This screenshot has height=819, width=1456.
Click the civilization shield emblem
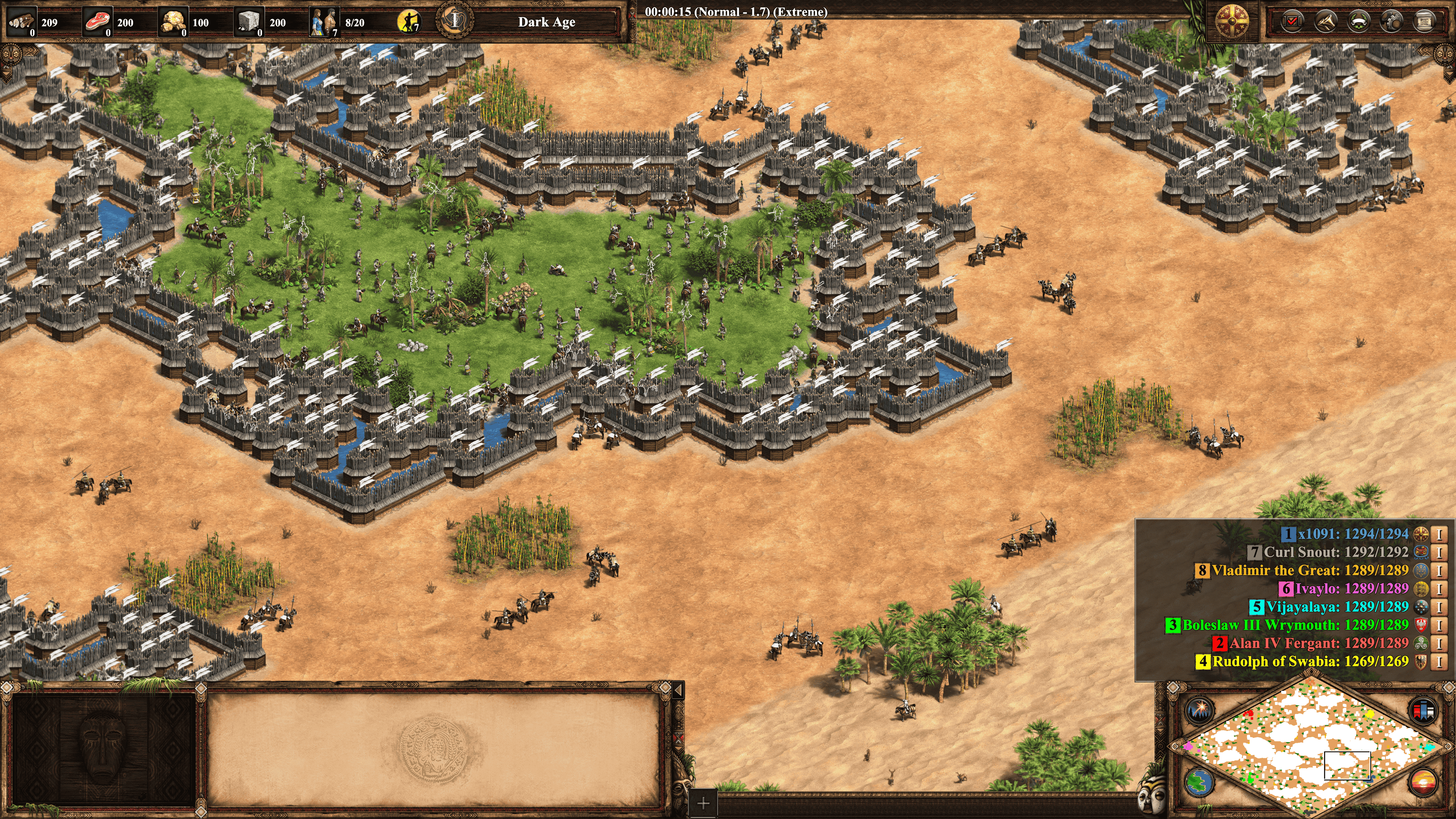1232,22
